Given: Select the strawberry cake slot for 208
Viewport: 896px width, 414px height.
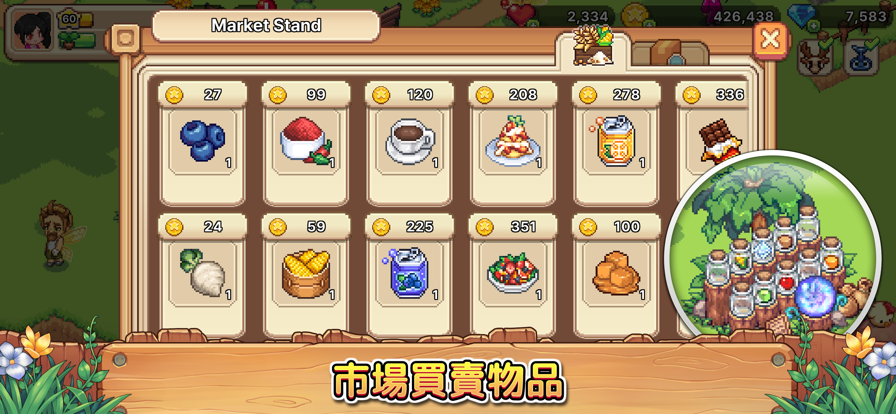Looking at the screenshot, I should 513,141.
